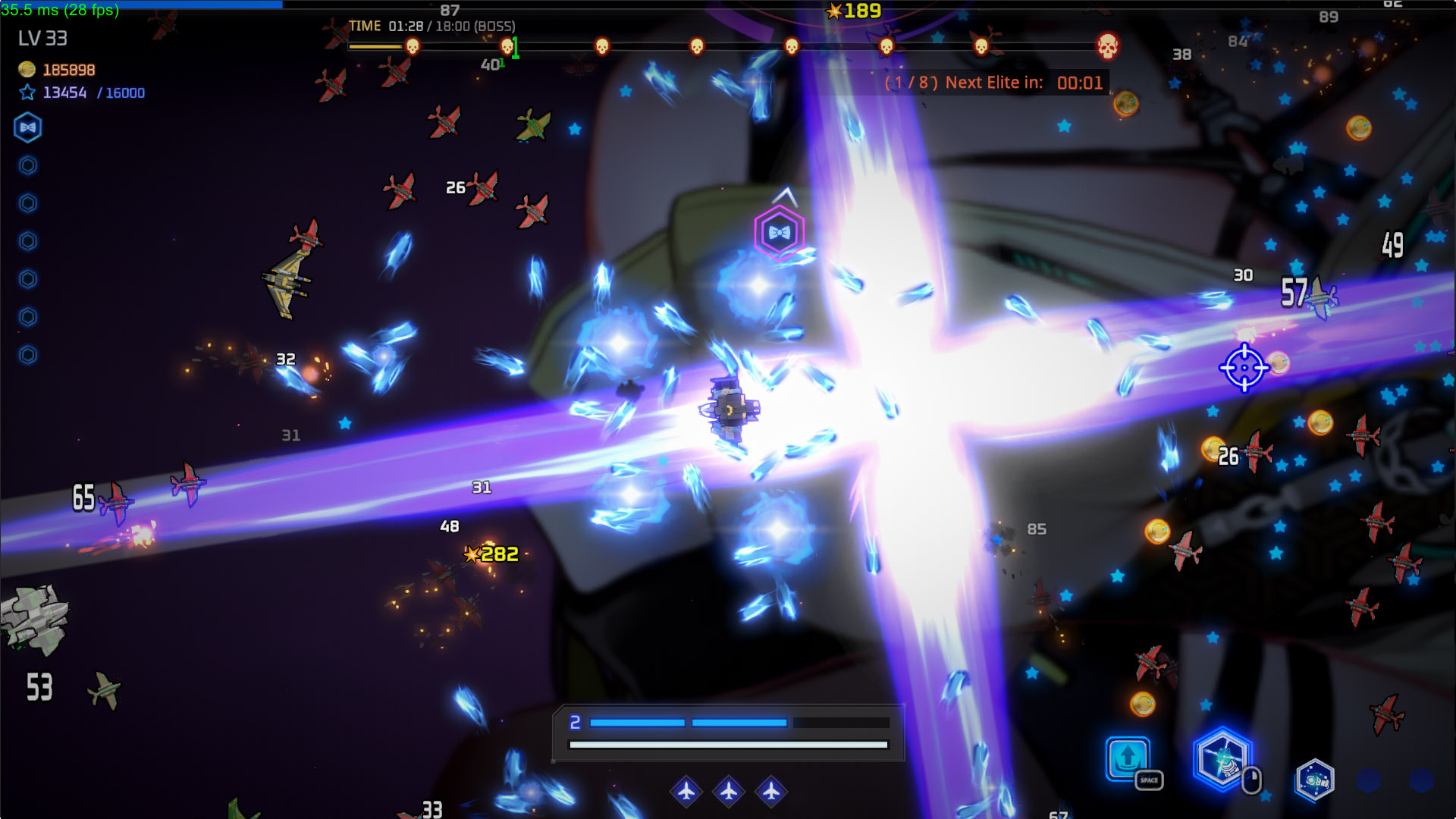Image resolution: width=1456 pixels, height=819 pixels.
Task: Click the final red boss skull on timeline
Action: tap(1108, 47)
